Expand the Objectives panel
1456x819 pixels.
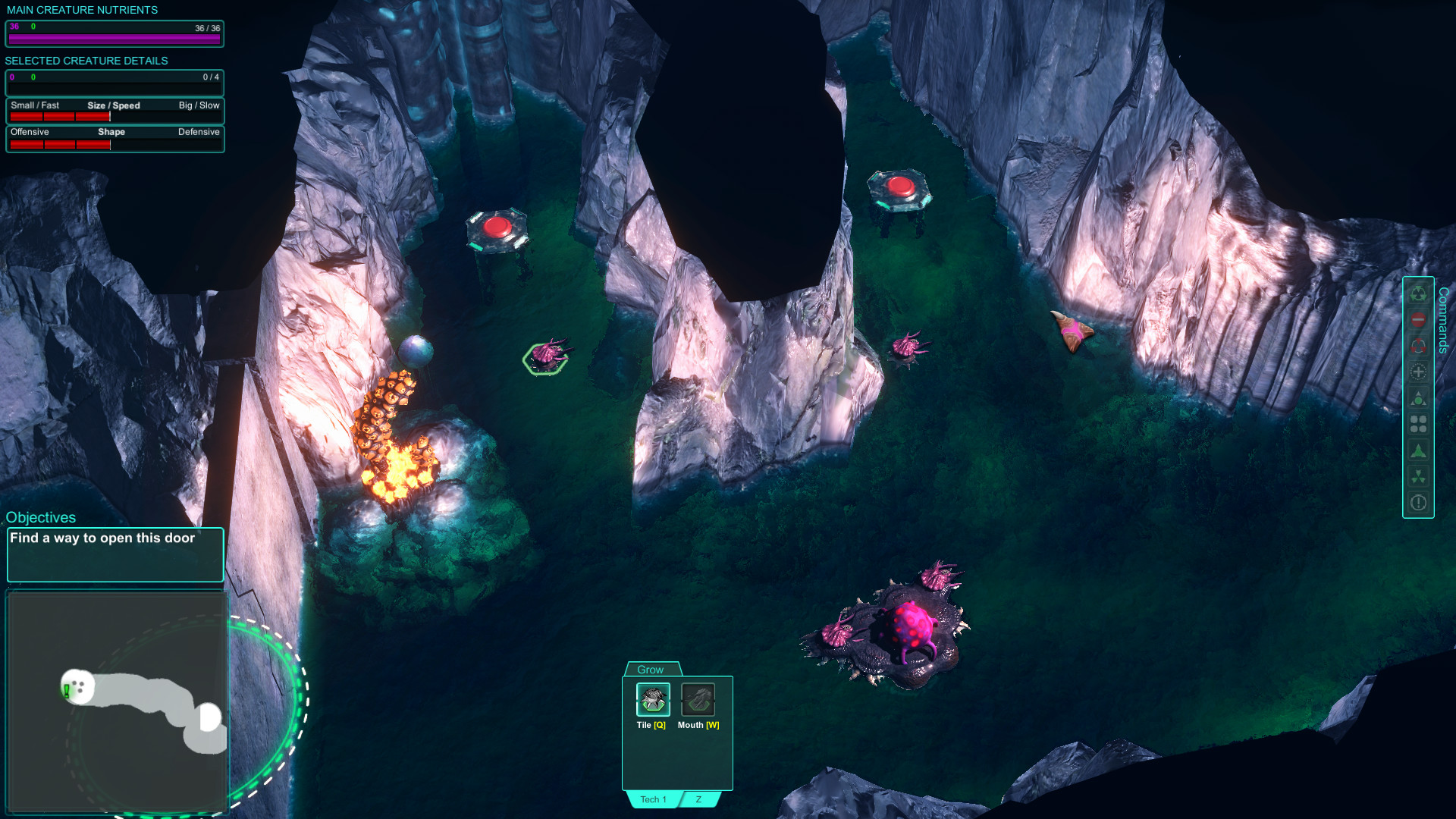click(41, 517)
